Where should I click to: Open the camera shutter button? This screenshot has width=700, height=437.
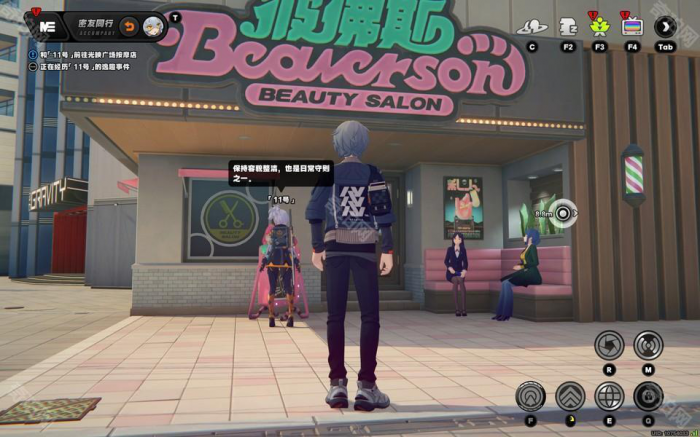click(x=609, y=345)
